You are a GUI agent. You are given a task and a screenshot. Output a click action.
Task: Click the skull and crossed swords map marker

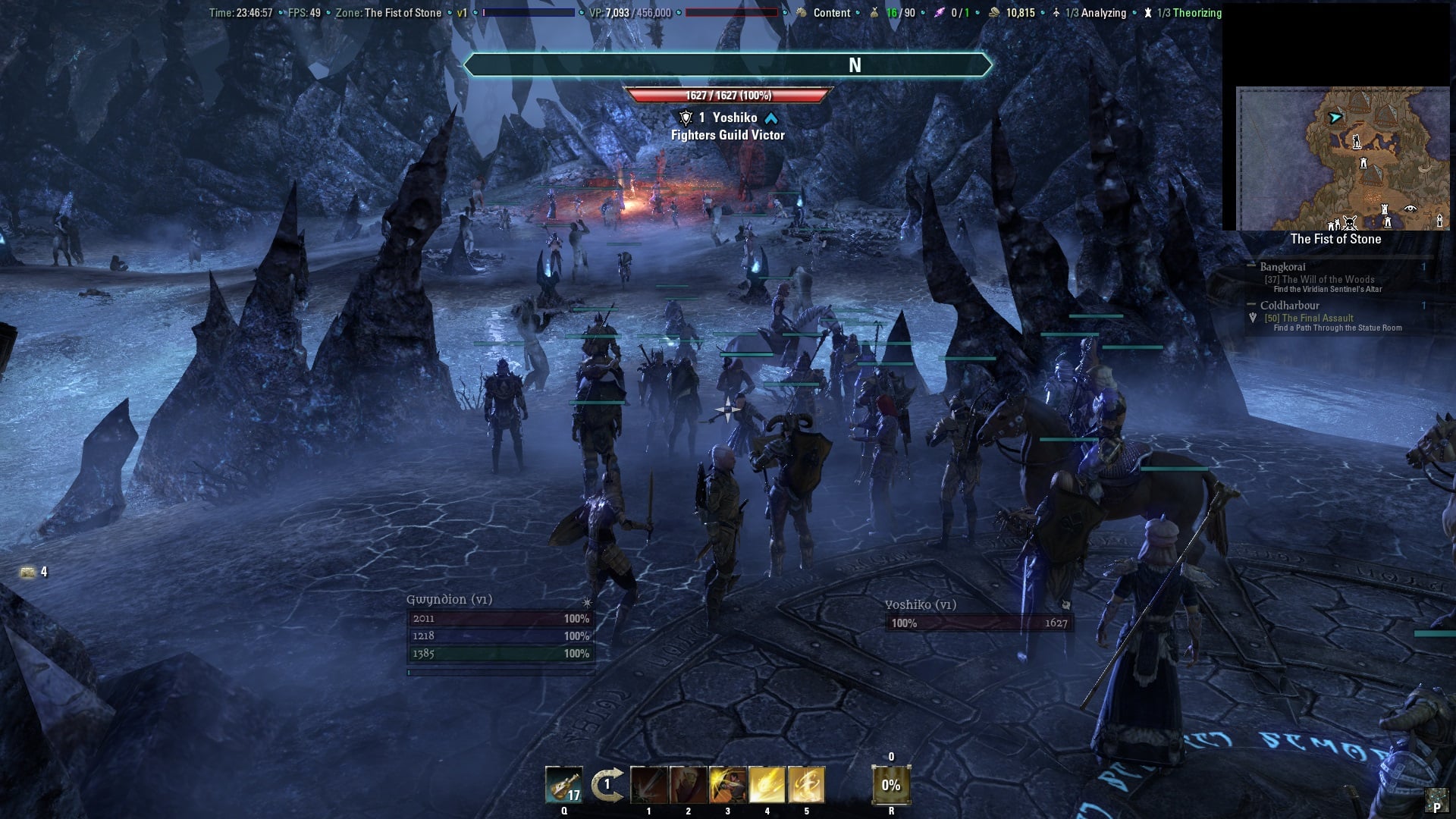[1350, 223]
